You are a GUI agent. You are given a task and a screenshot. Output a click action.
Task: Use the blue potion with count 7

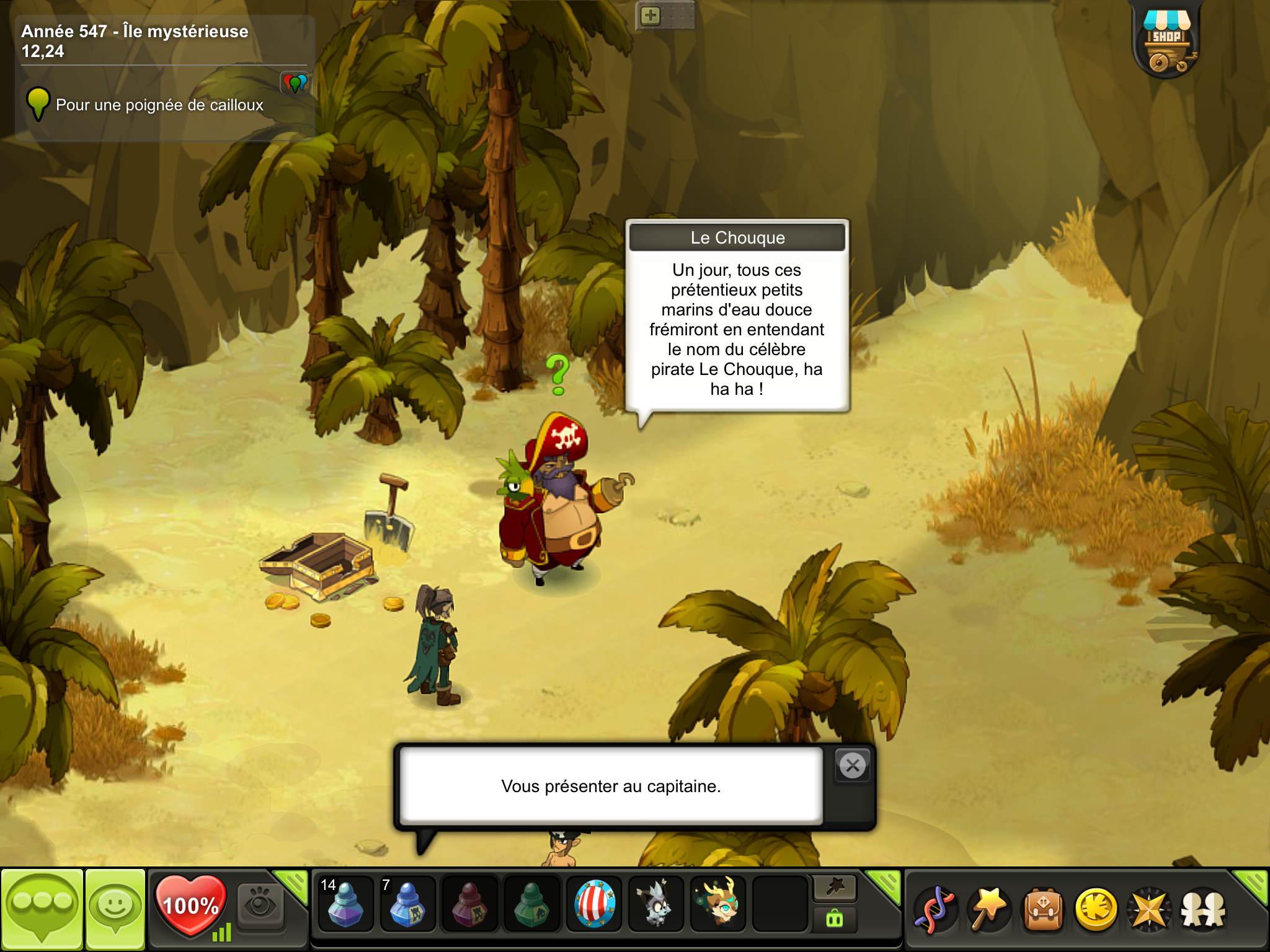(x=407, y=905)
